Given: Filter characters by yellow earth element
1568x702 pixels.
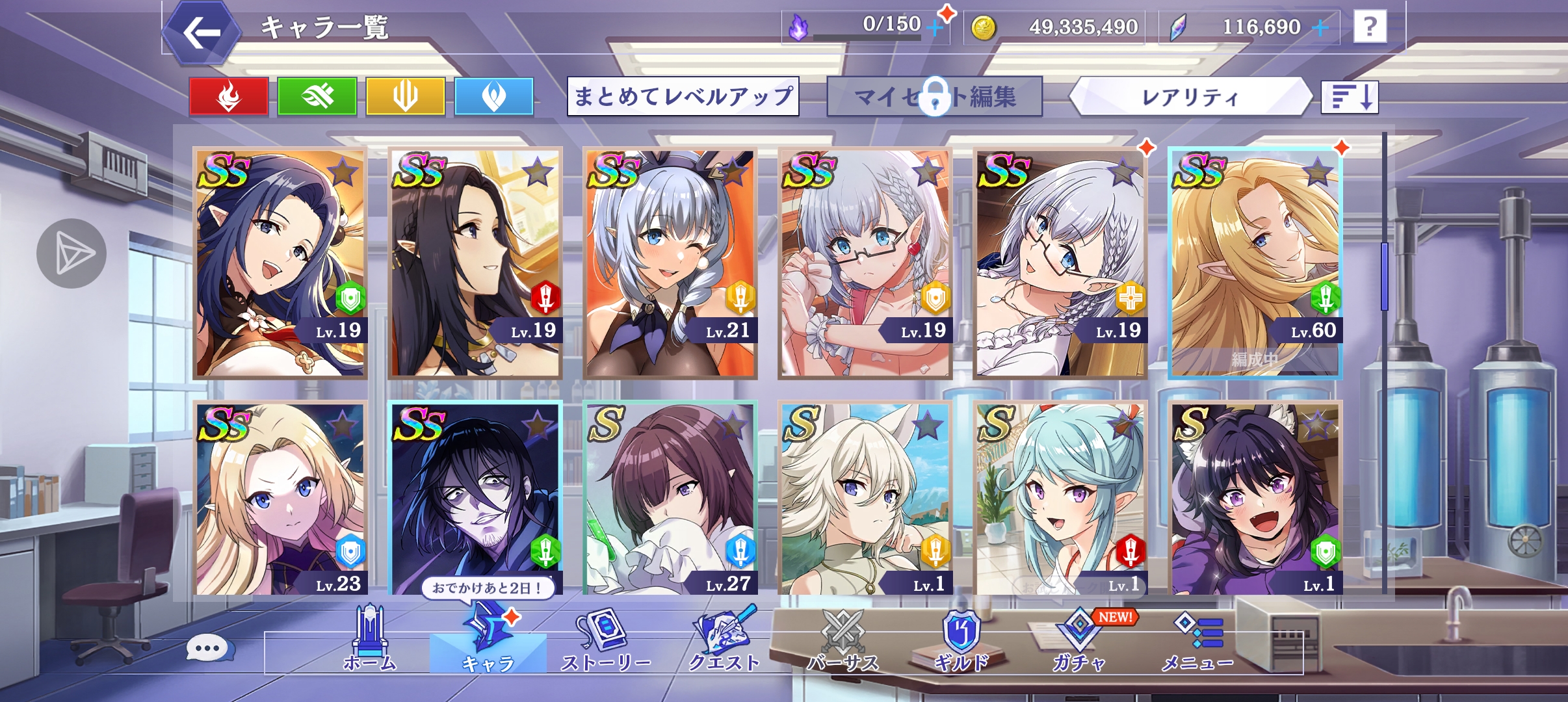Looking at the screenshot, I should 406,97.
